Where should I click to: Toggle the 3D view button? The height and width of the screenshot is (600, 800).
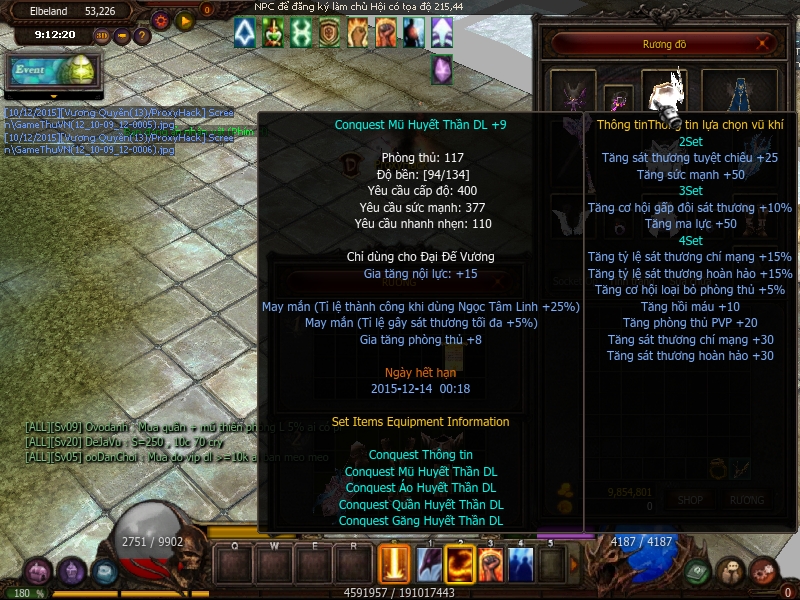coord(102,36)
